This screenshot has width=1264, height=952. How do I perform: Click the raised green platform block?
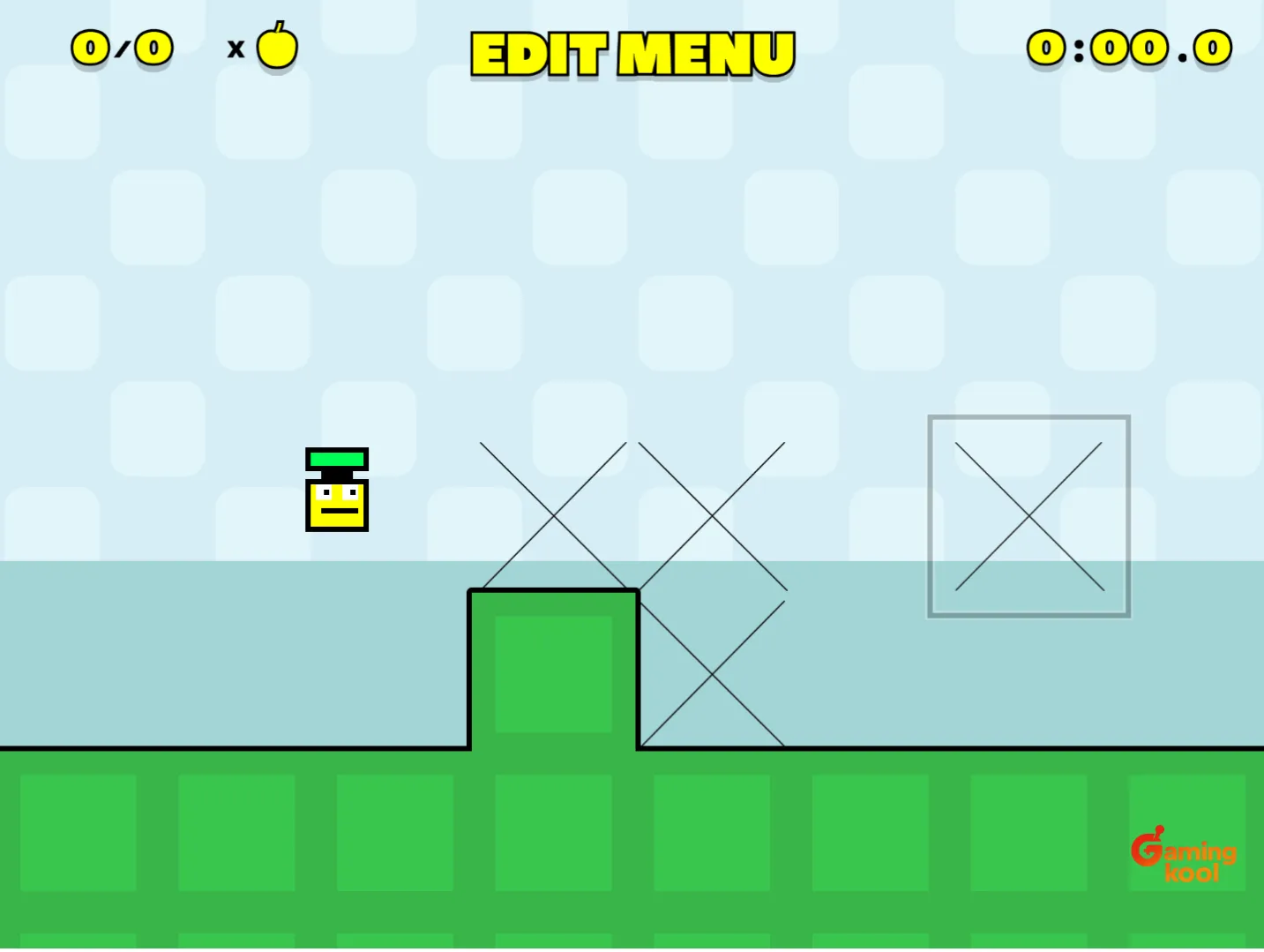pos(553,671)
